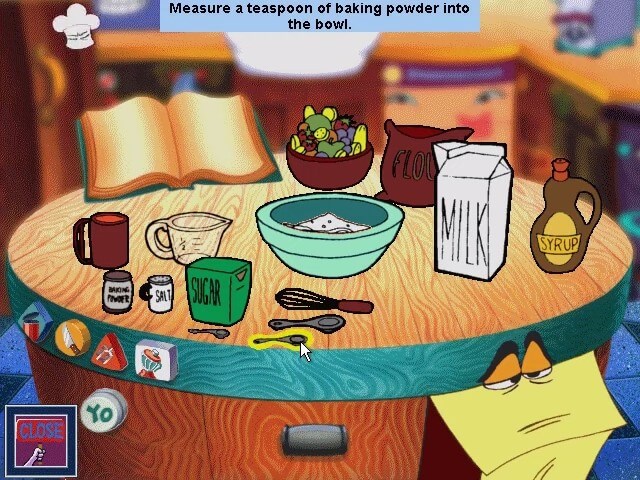Select the red triangle icon

click(108, 351)
